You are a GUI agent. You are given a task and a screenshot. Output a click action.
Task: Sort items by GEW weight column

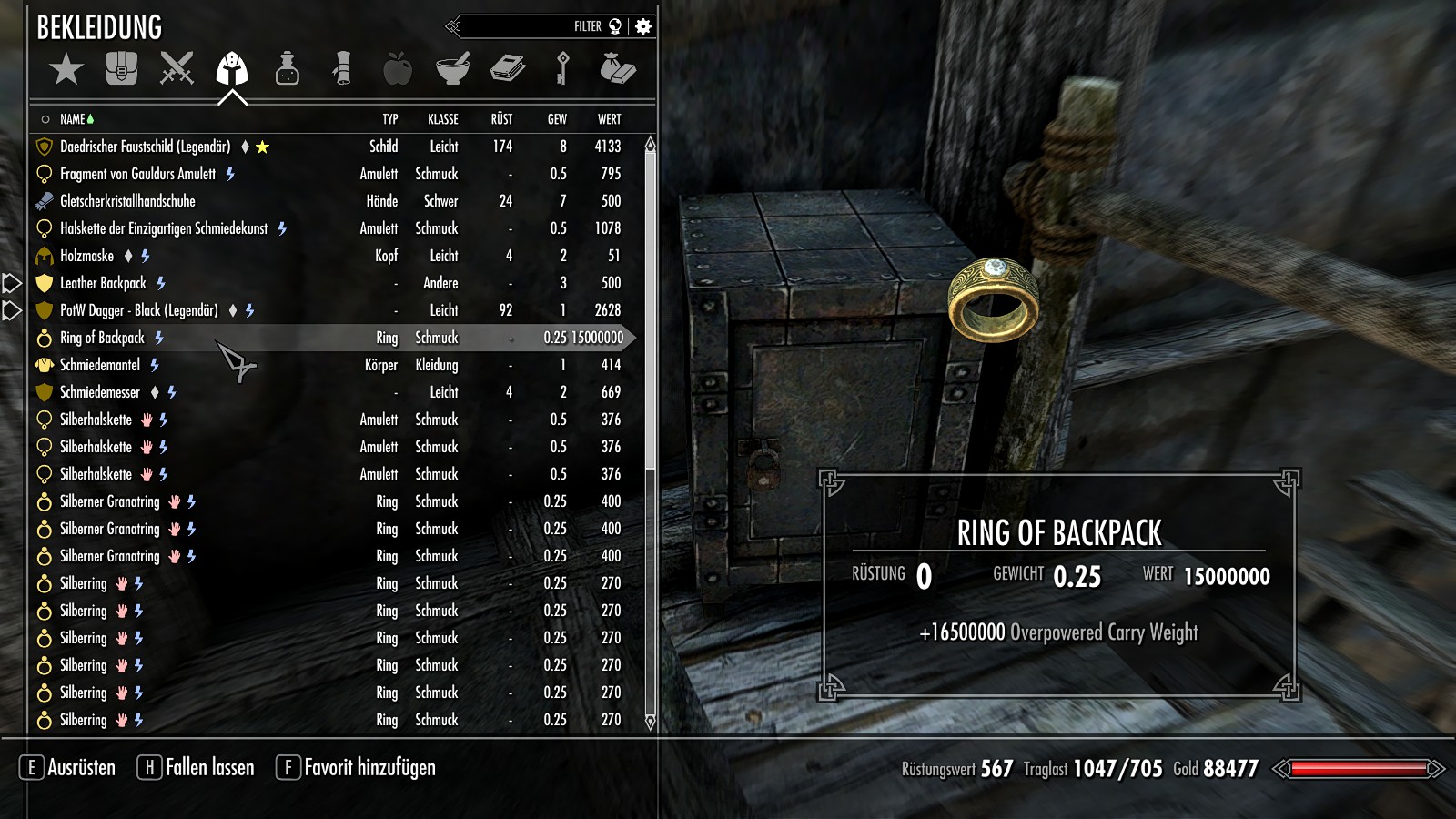coord(557,119)
